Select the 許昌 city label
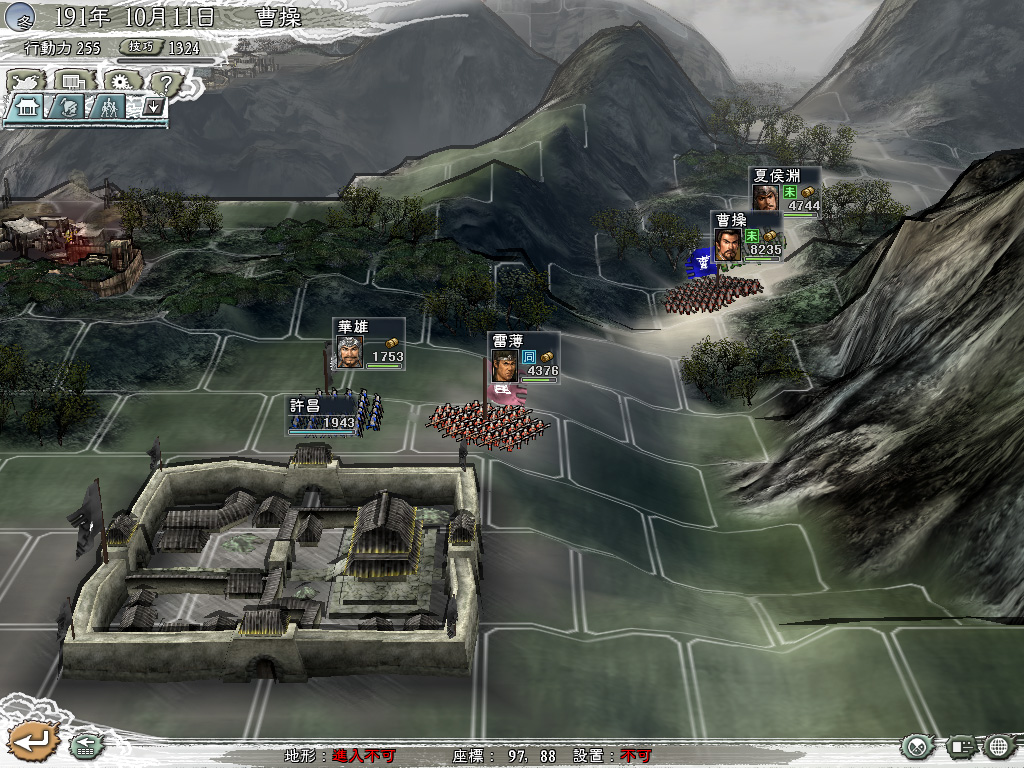 [x=322, y=414]
